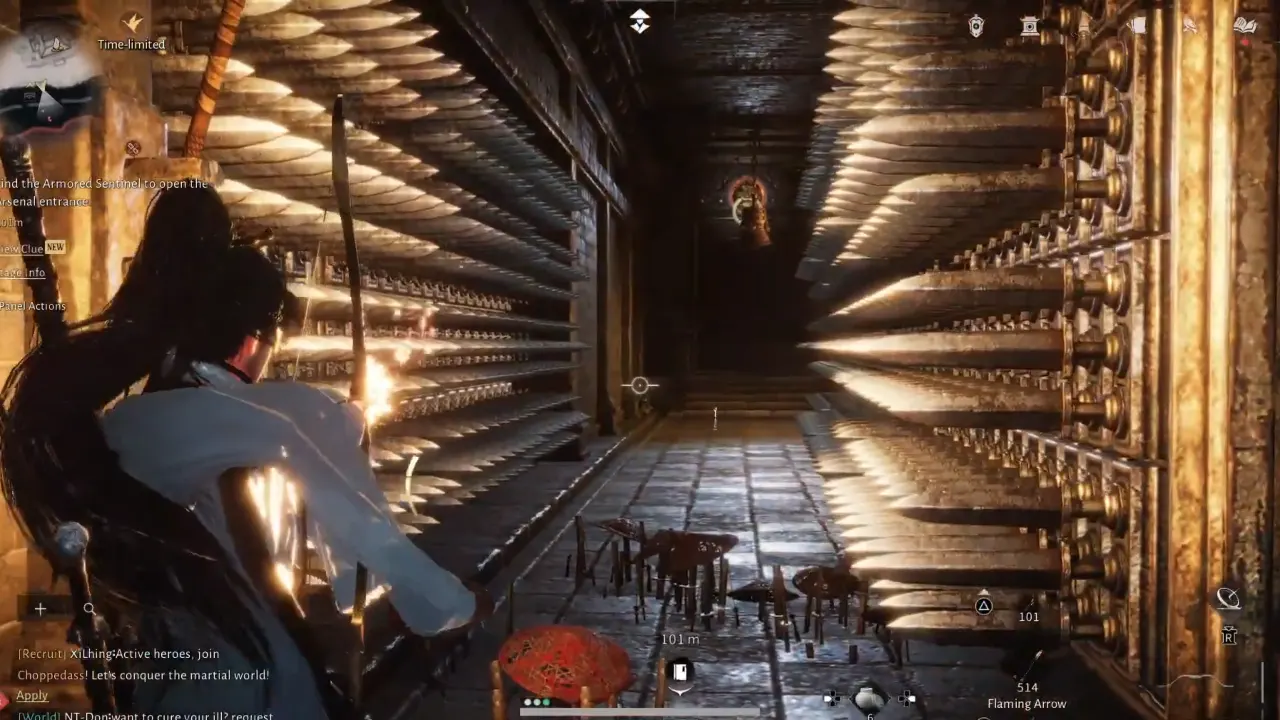Viewport: 1280px width, 720px height.
Task: Click the magnifier search icon above chat
Action: [90, 608]
